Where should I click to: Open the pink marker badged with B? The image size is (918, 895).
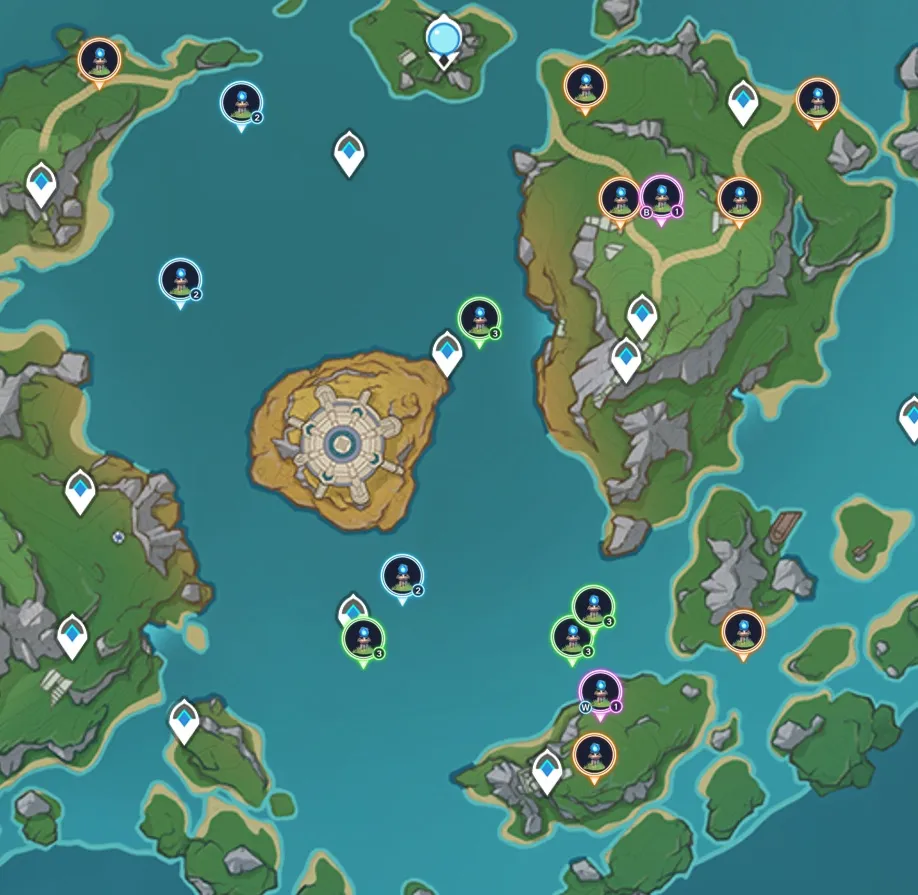pyautogui.click(x=660, y=197)
